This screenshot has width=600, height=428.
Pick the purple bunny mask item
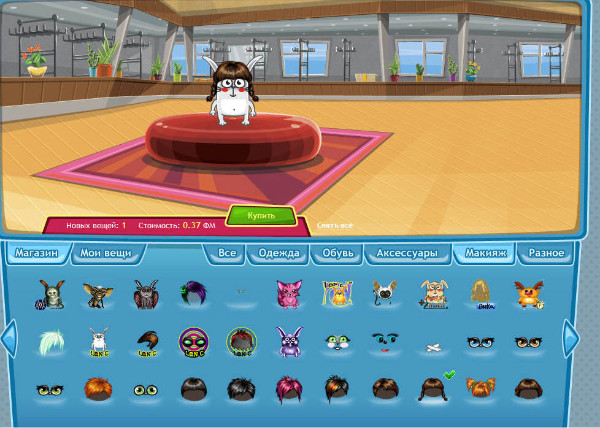[x=290, y=342]
